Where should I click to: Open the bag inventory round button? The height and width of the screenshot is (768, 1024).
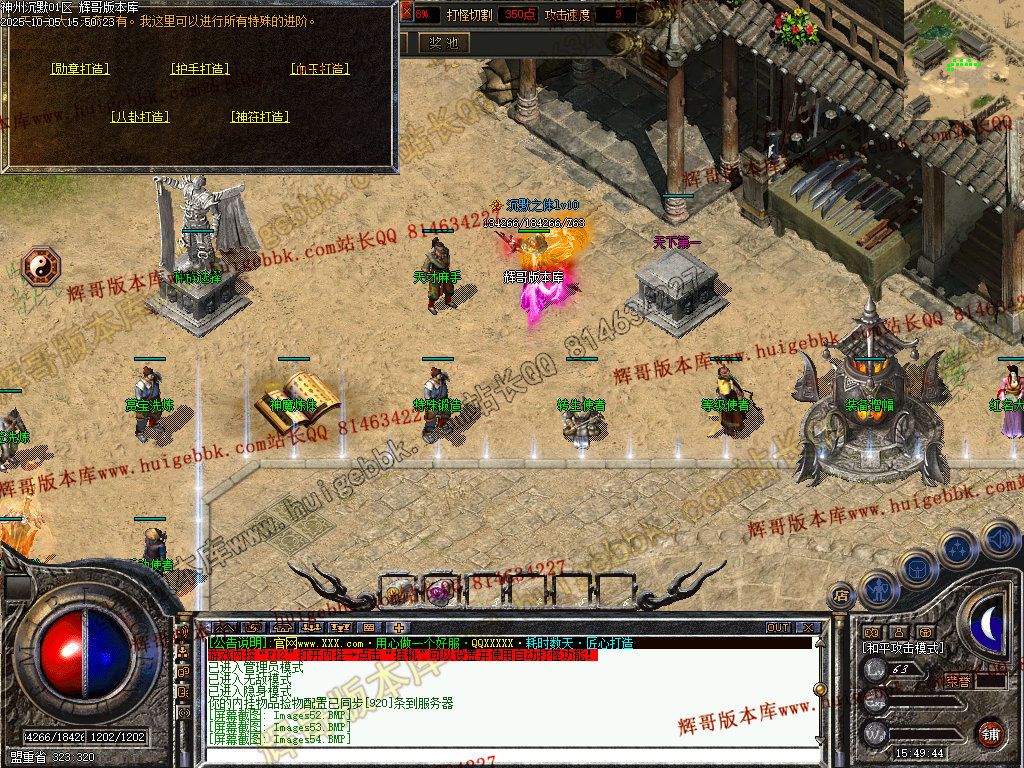pyautogui.click(x=916, y=568)
